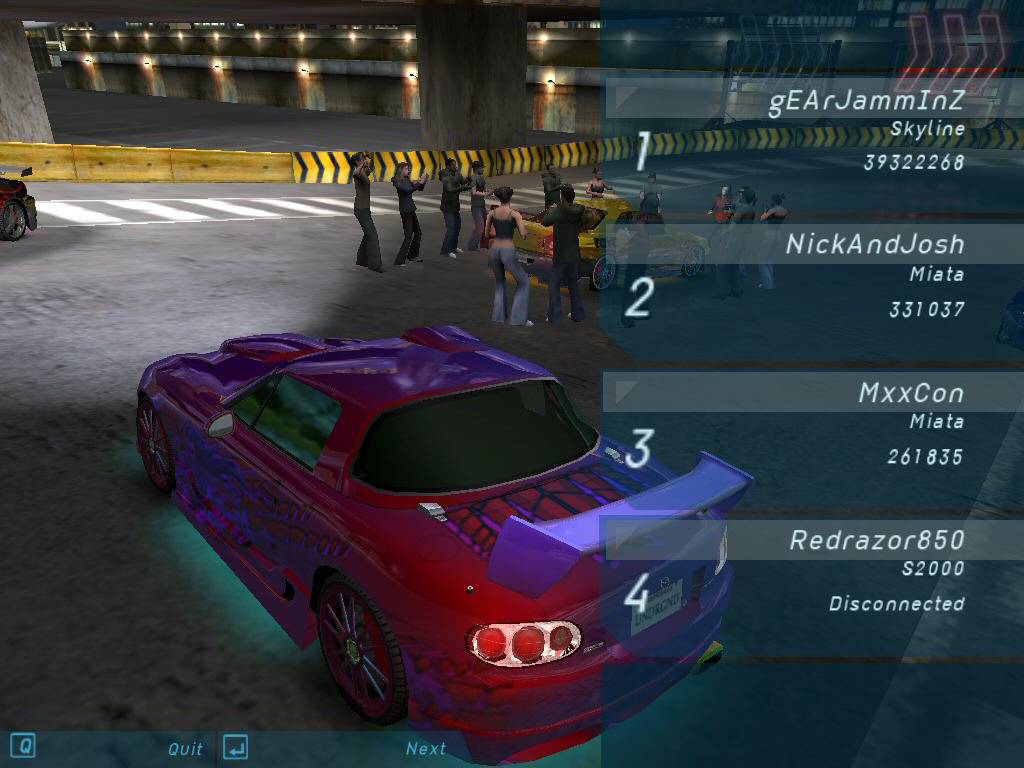Pick the Redrazor850 player entry

pyautogui.click(x=876, y=541)
